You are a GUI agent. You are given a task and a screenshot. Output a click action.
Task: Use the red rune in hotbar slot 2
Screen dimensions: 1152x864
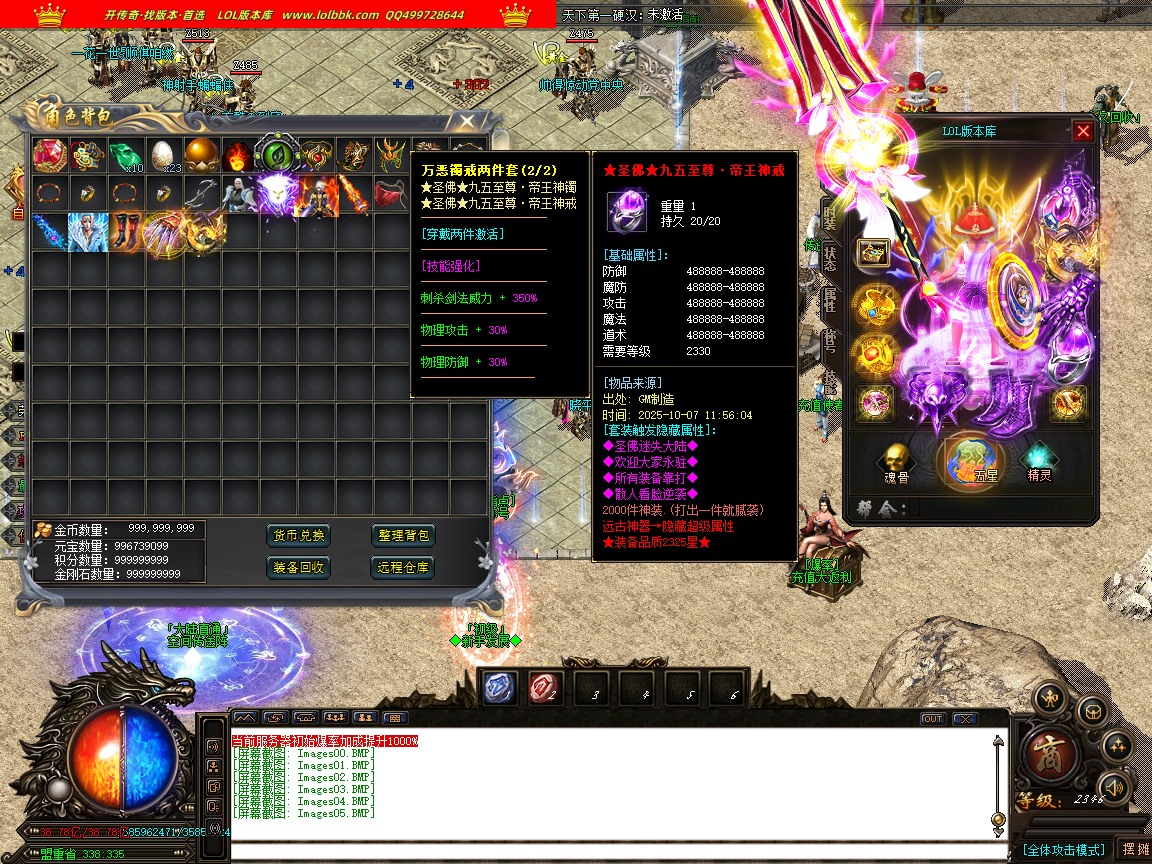pos(545,688)
